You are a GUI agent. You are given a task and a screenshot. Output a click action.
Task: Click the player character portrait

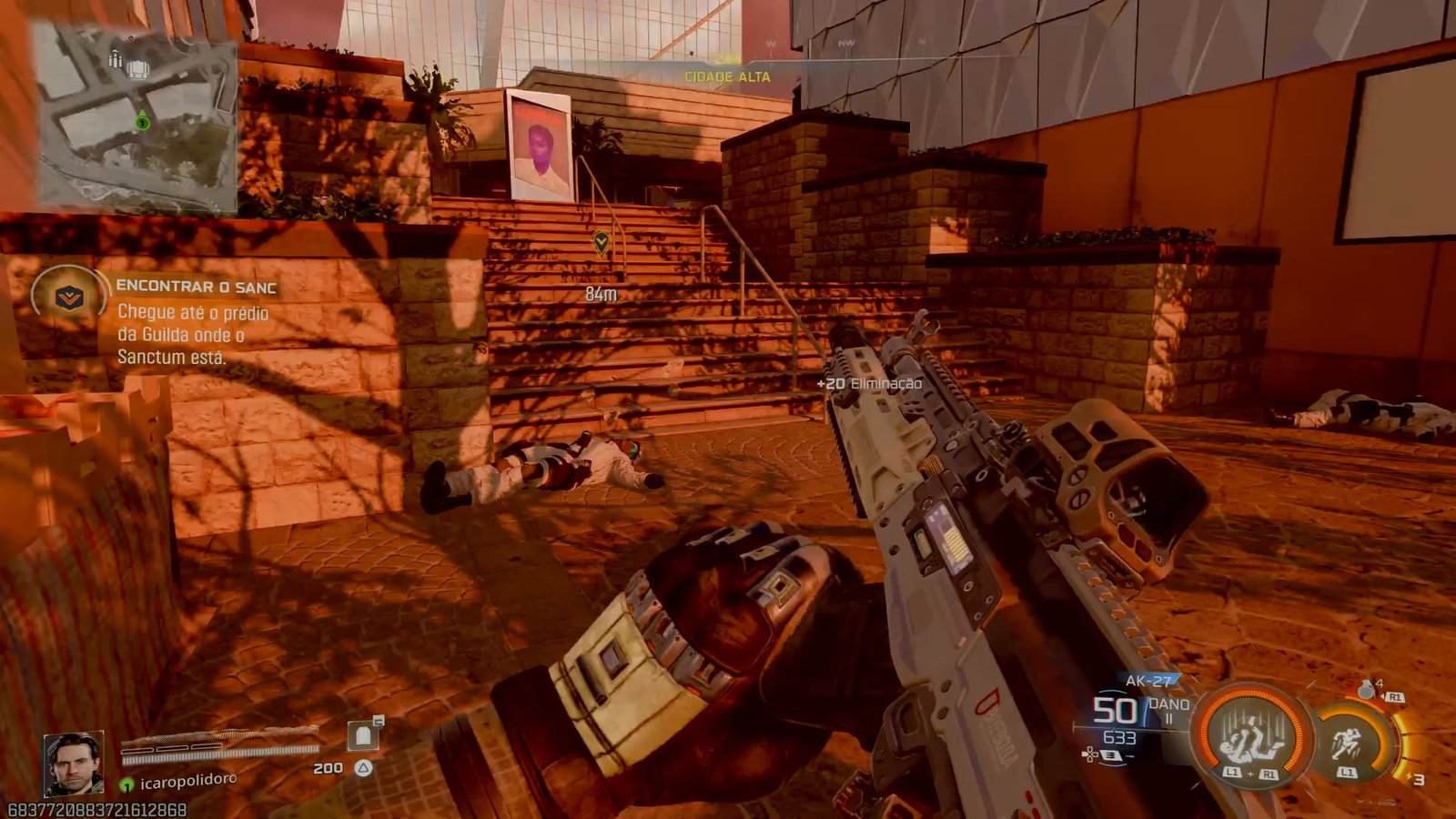tap(73, 763)
